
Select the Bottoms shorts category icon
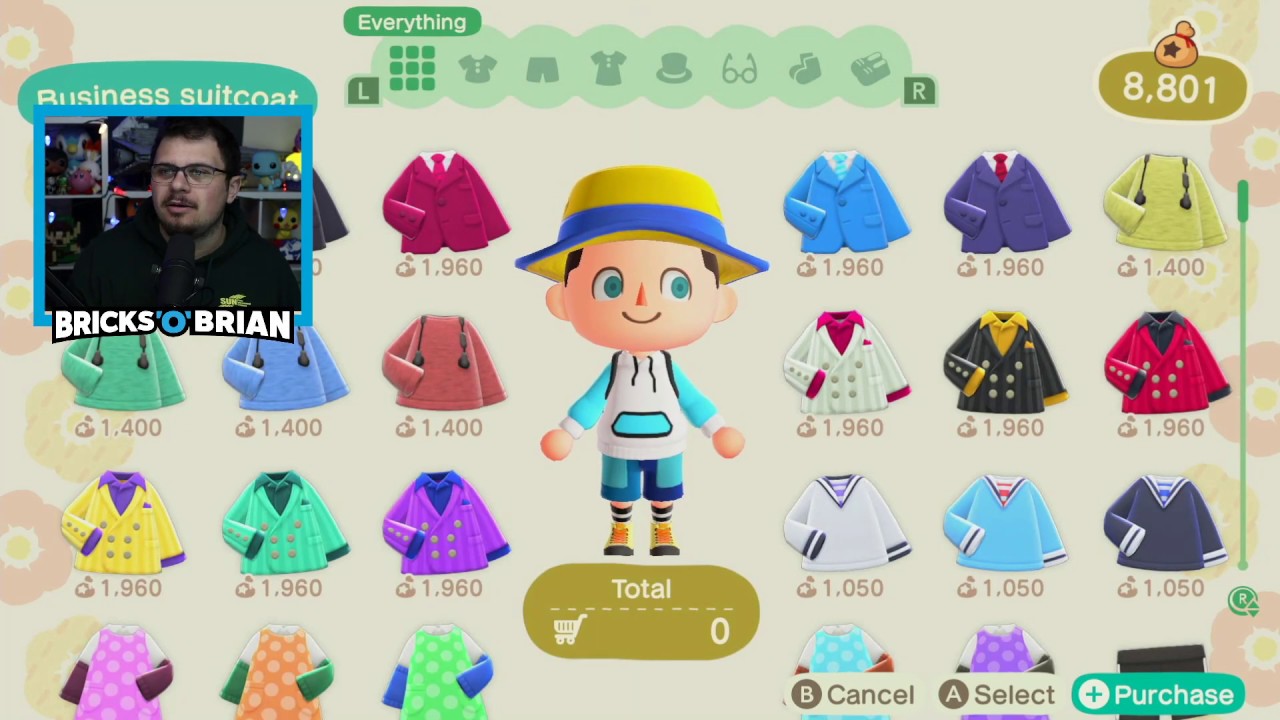tap(541, 67)
